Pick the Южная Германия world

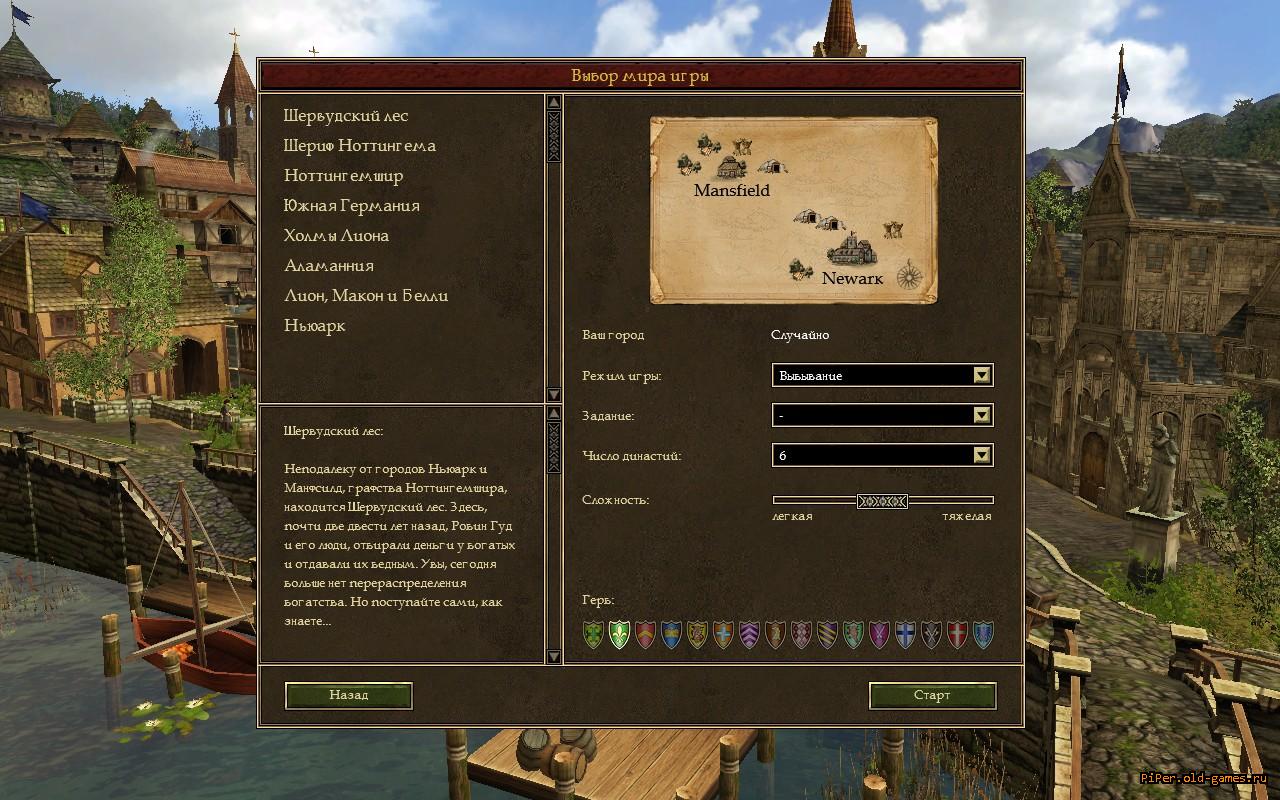(x=351, y=206)
